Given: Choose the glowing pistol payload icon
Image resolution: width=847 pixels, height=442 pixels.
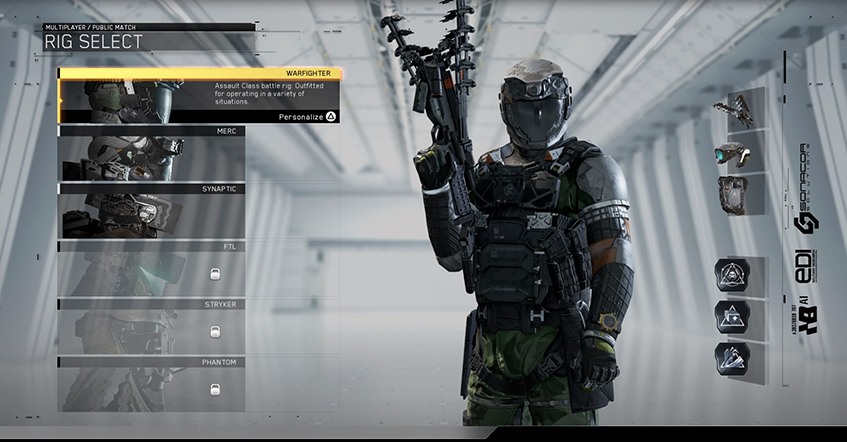Looking at the screenshot, I should point(740,151).
